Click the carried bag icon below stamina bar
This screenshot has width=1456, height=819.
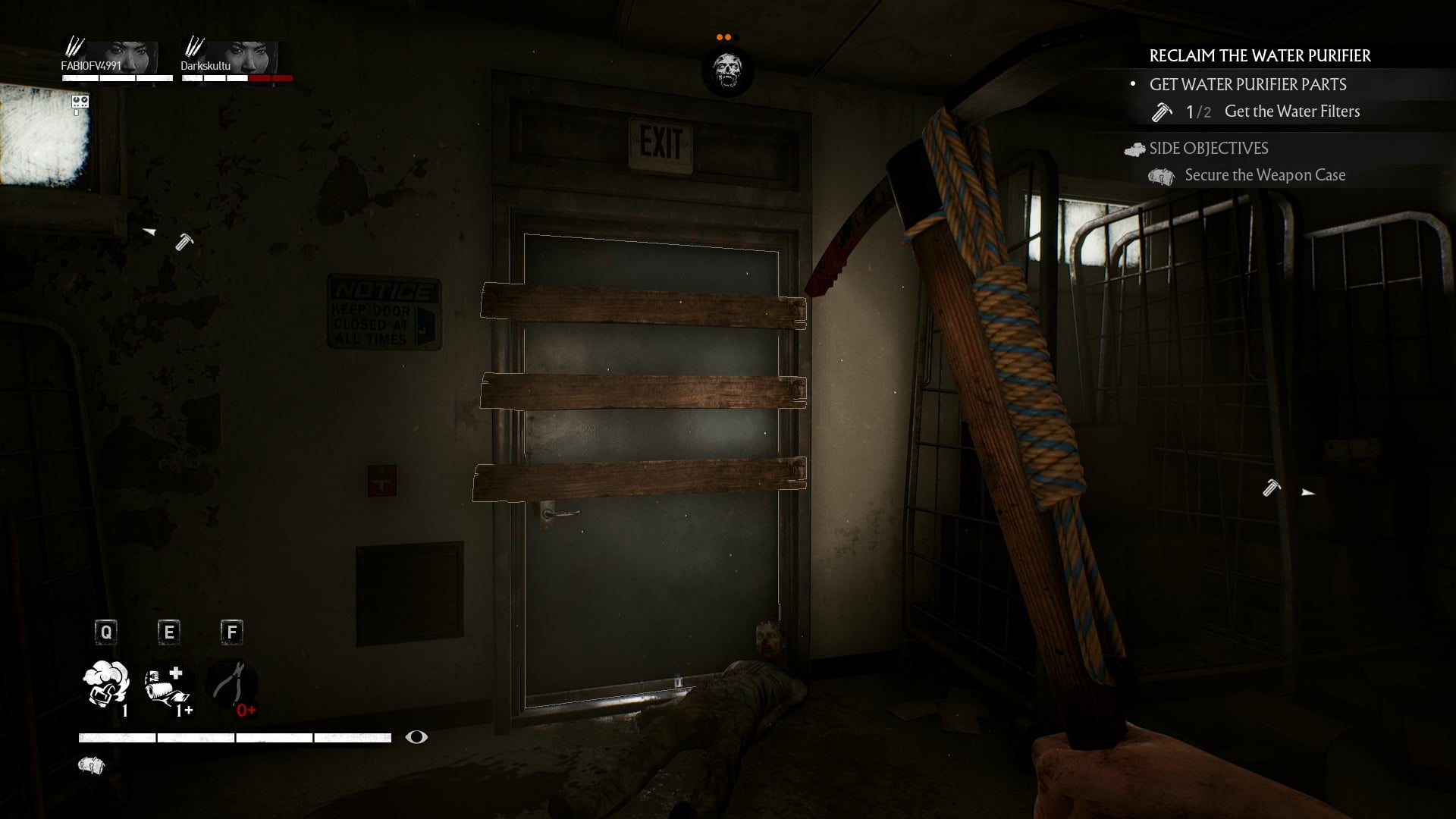91,766
